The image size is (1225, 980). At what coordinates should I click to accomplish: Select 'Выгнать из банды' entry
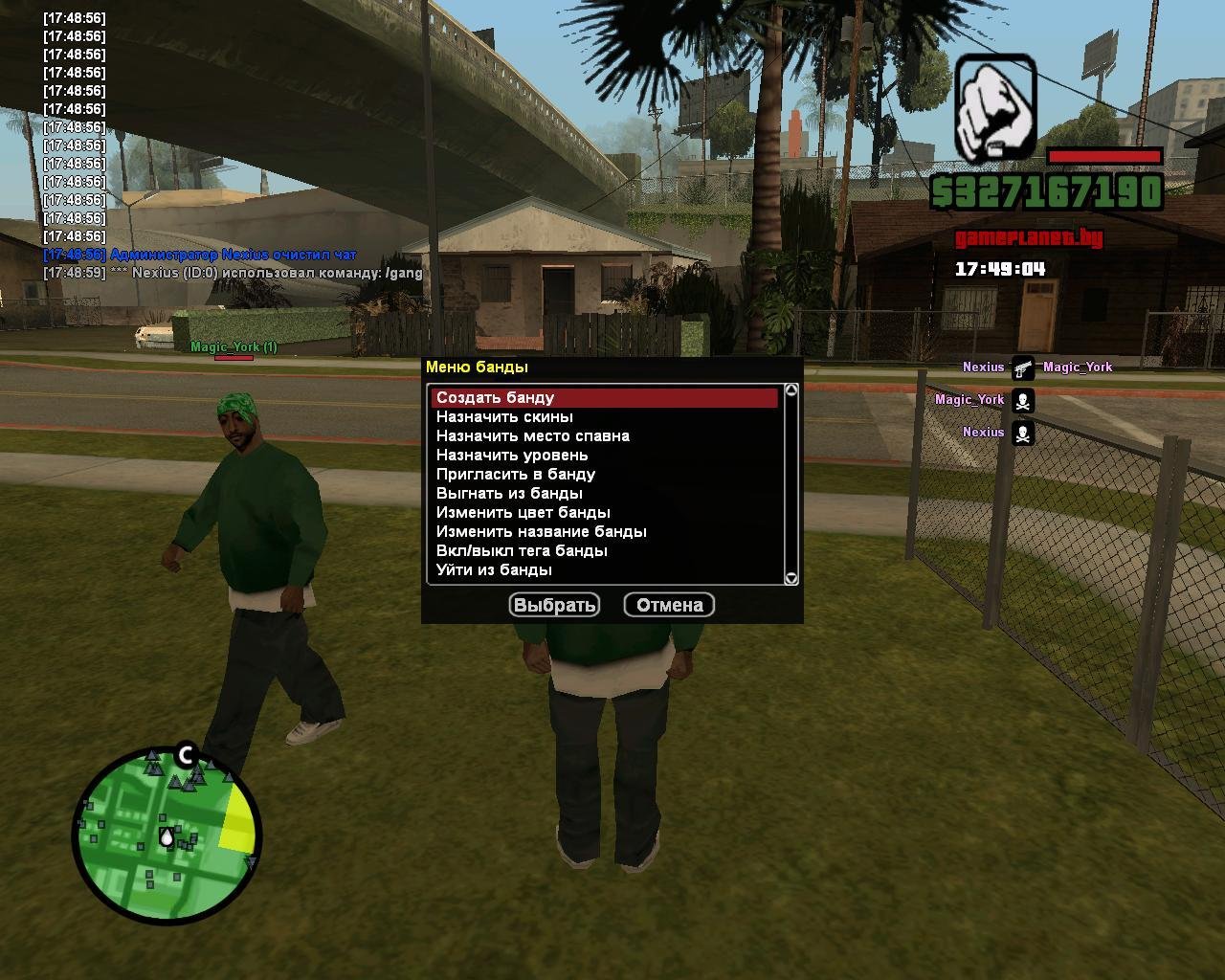pos(509,494)
